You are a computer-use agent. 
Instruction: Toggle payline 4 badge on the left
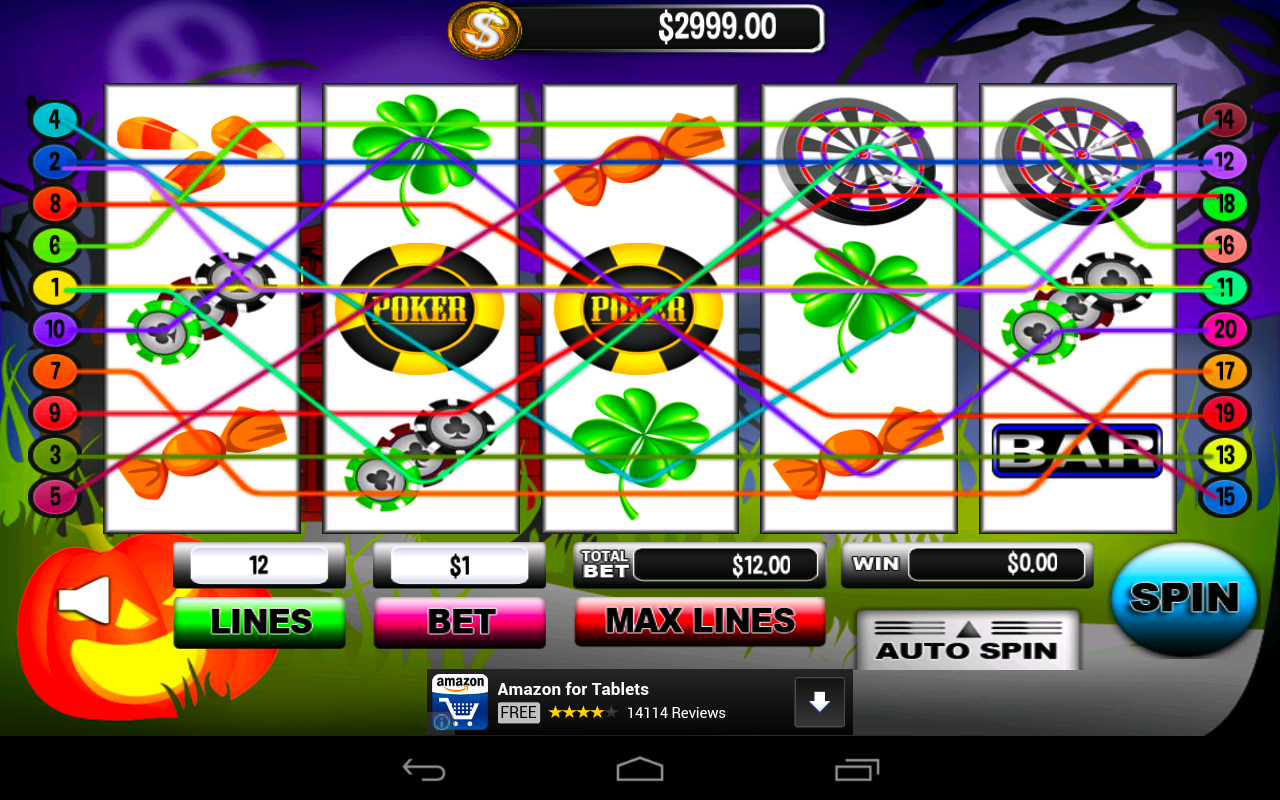(55, 119)
